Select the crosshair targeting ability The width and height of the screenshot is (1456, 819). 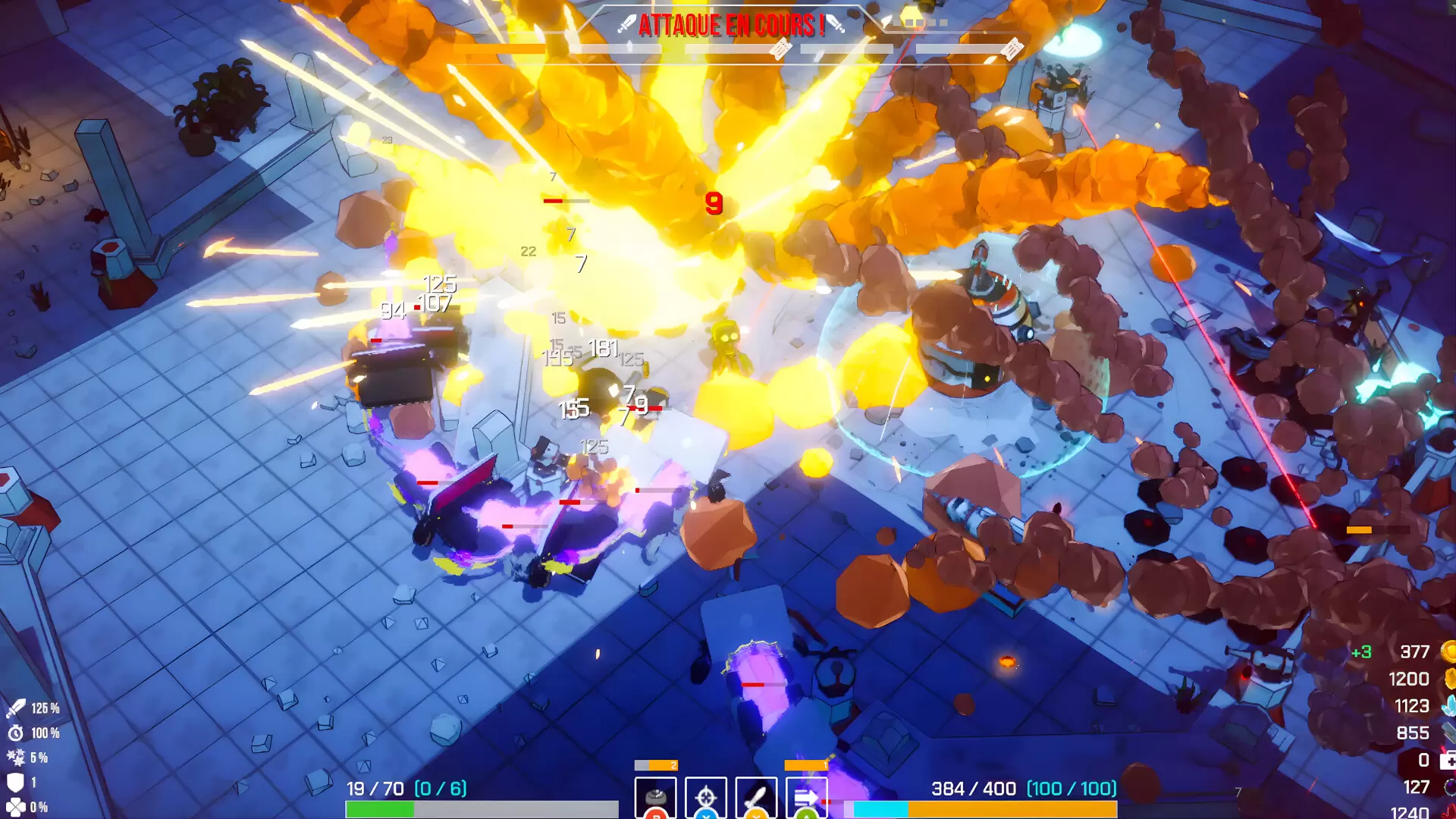click(x=706, y=798)
